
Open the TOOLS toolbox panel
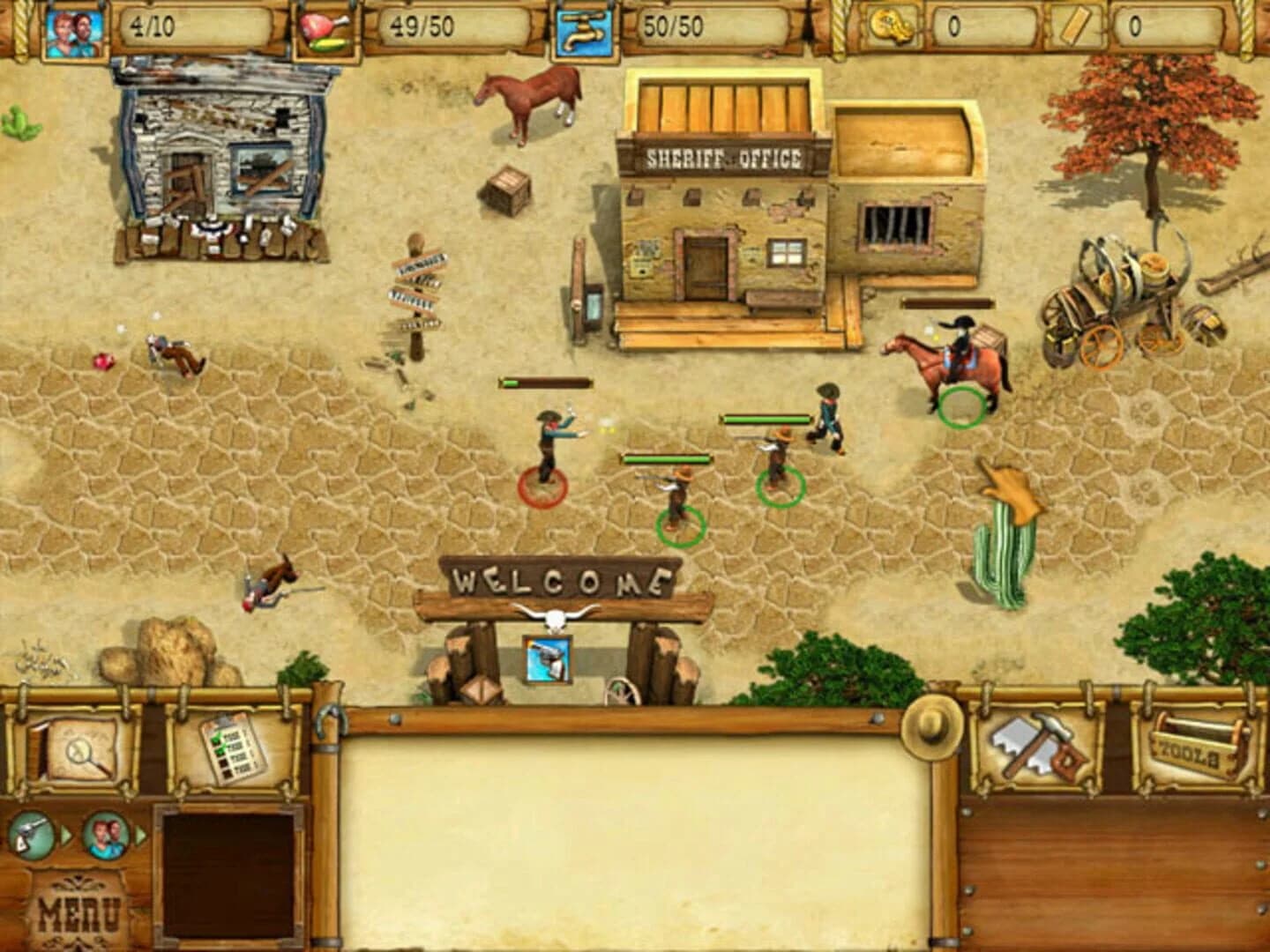(1197, 749)
